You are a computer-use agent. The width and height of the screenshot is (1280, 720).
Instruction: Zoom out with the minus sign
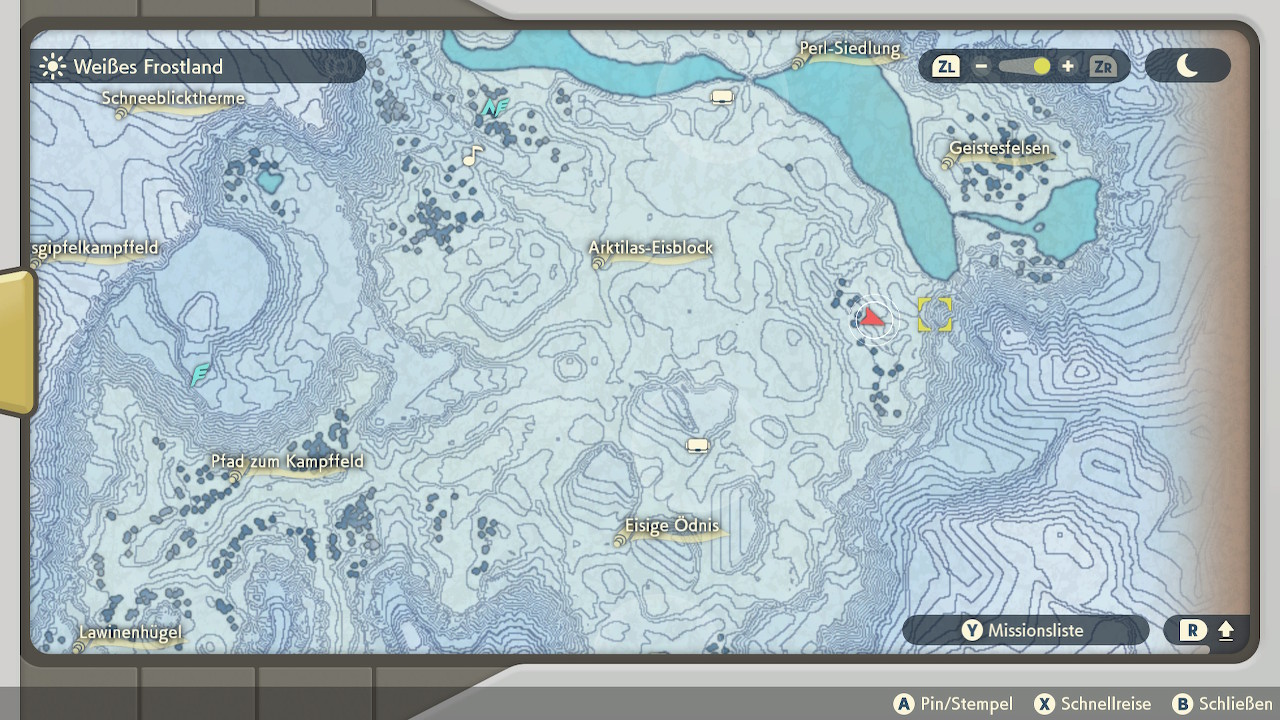(x=982, y=67)
